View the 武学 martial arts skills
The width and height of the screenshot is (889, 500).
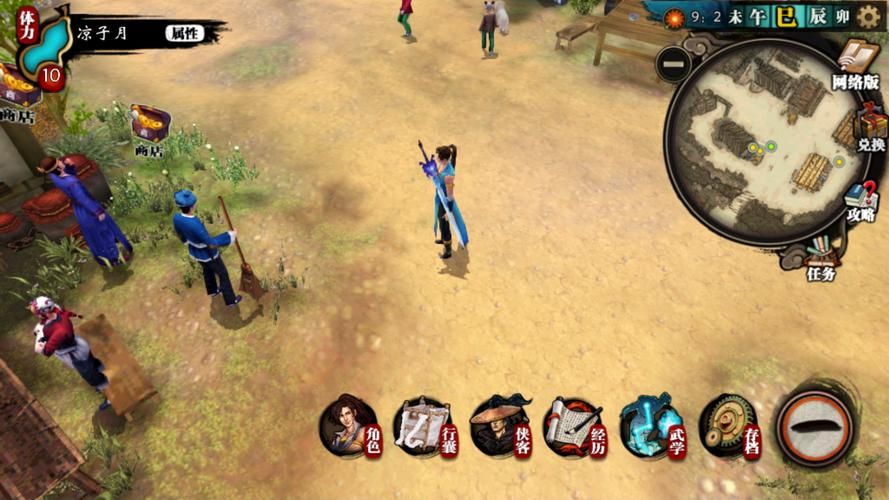(x=652, y=427)
